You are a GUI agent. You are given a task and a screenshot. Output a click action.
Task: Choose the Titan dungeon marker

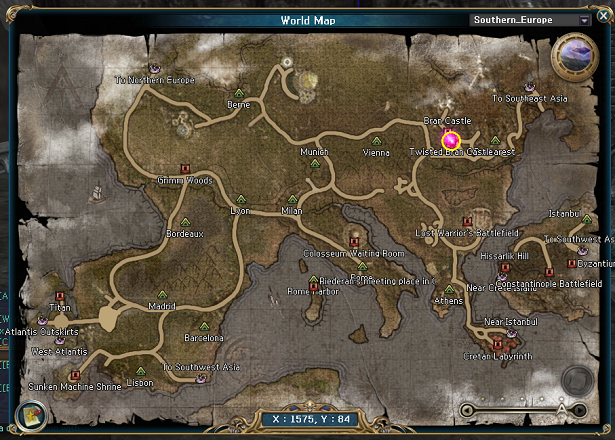click(61, 296)
